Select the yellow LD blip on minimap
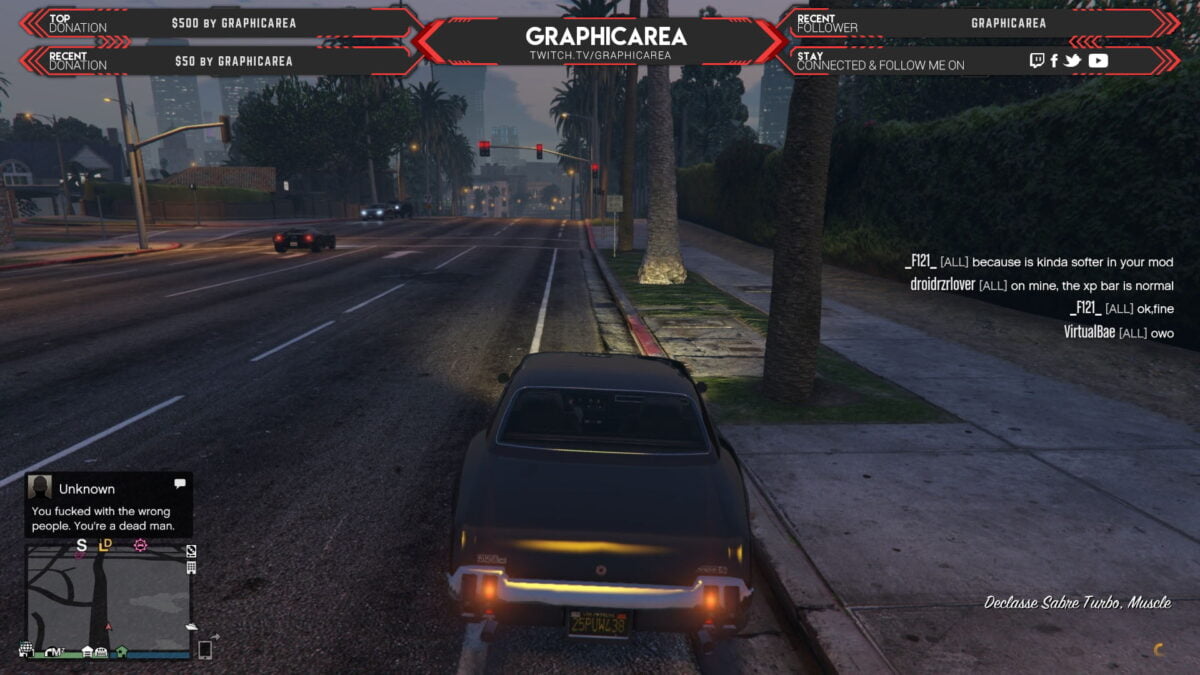1200x675 pixels. coord(106,545)
